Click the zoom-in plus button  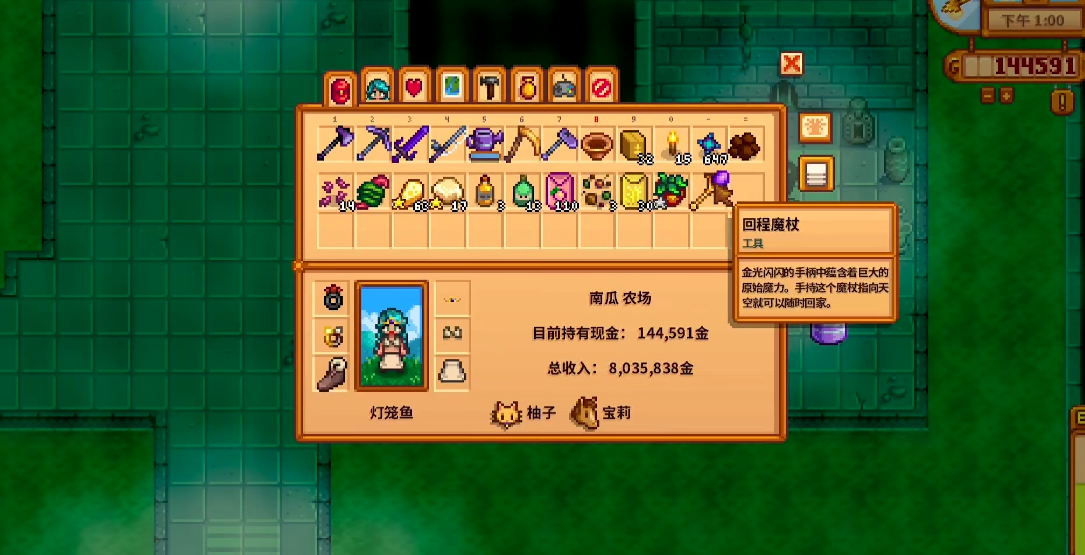click(1006, 96)
